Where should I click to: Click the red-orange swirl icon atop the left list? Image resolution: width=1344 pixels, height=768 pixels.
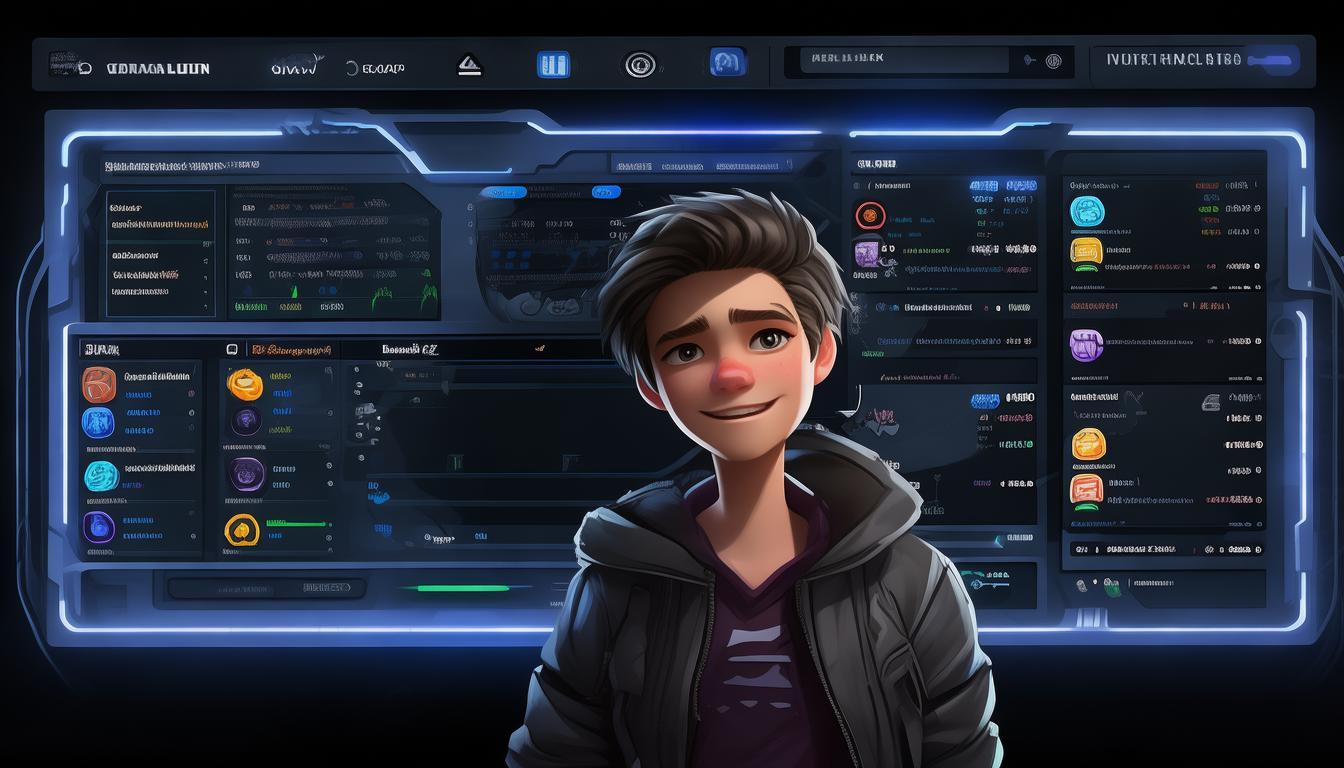[99, 383]
